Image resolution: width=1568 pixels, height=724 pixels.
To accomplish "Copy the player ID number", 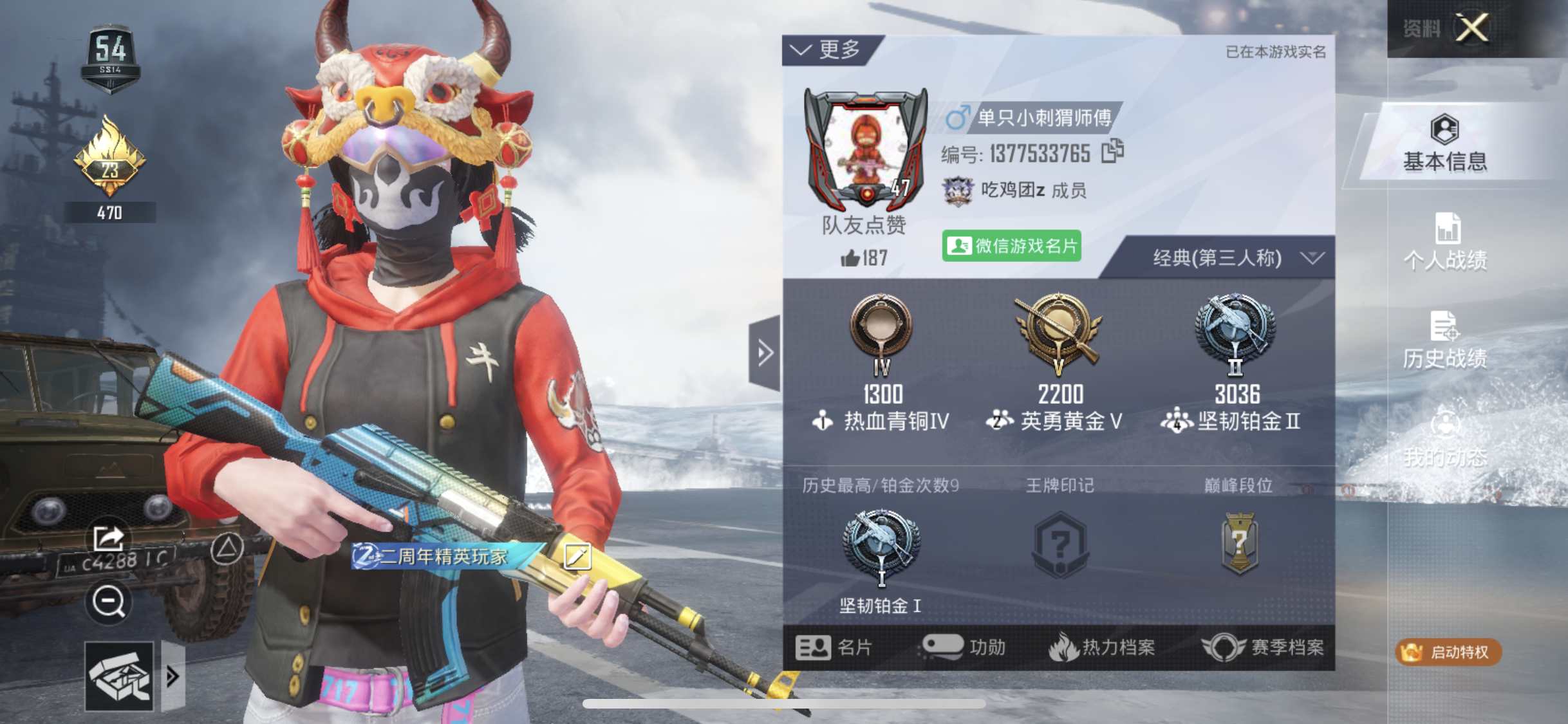I will 1112,152.
